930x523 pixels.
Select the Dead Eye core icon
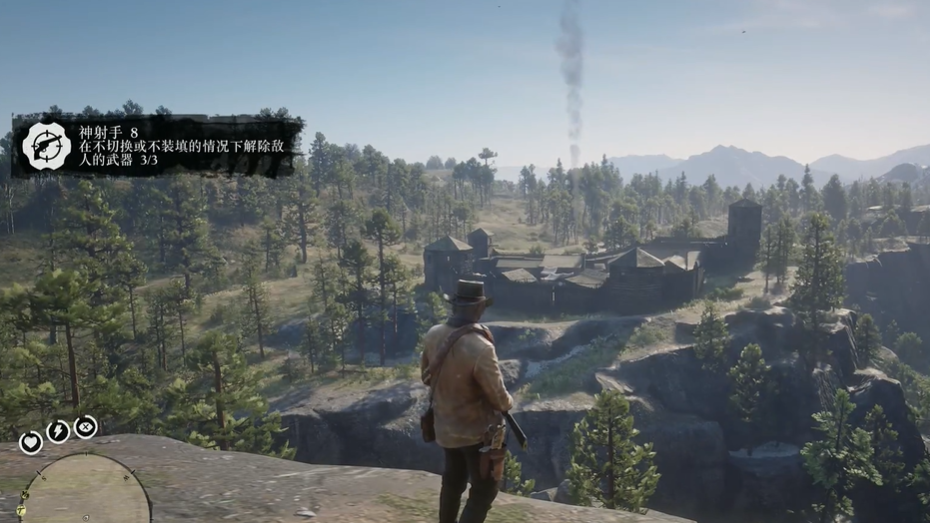86,427
